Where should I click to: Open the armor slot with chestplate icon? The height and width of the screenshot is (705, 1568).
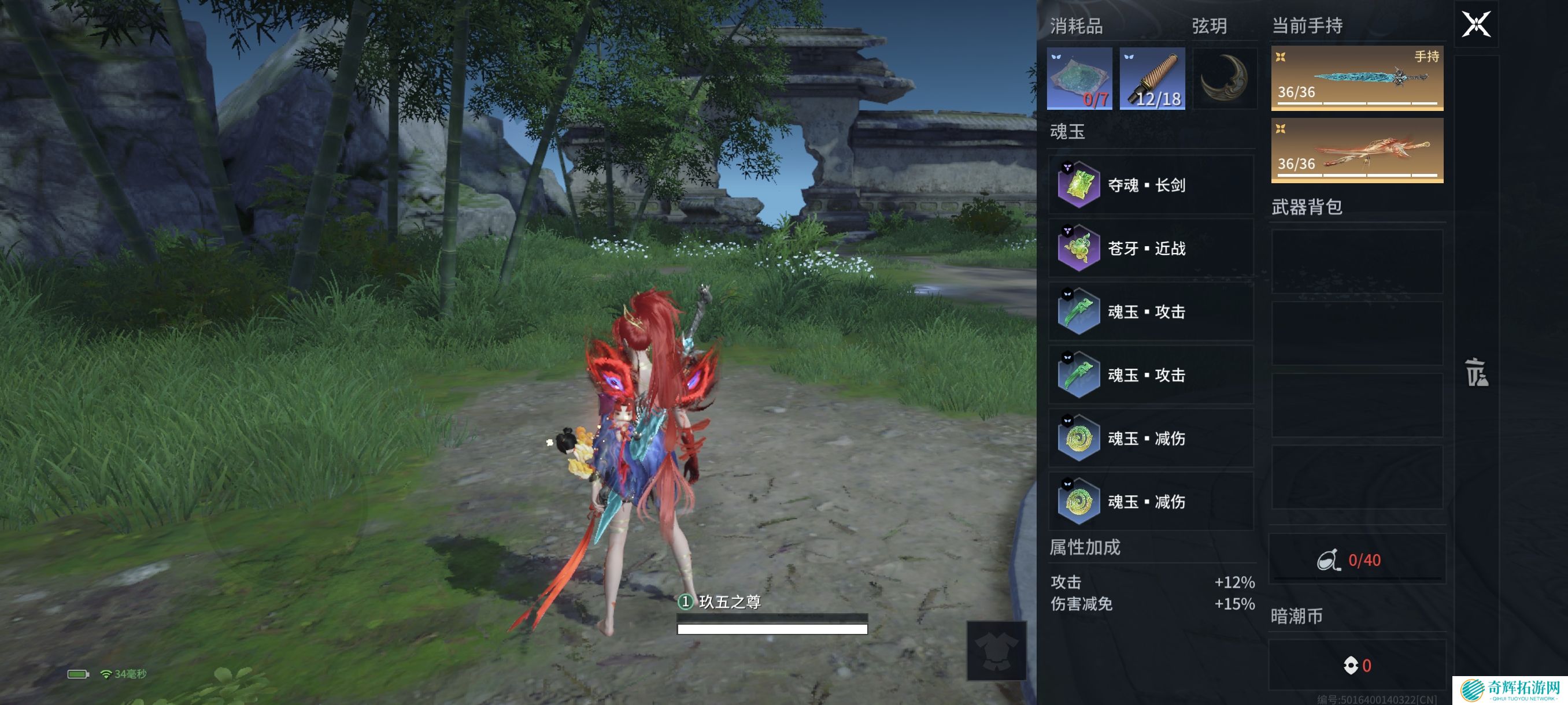point(996,650)
